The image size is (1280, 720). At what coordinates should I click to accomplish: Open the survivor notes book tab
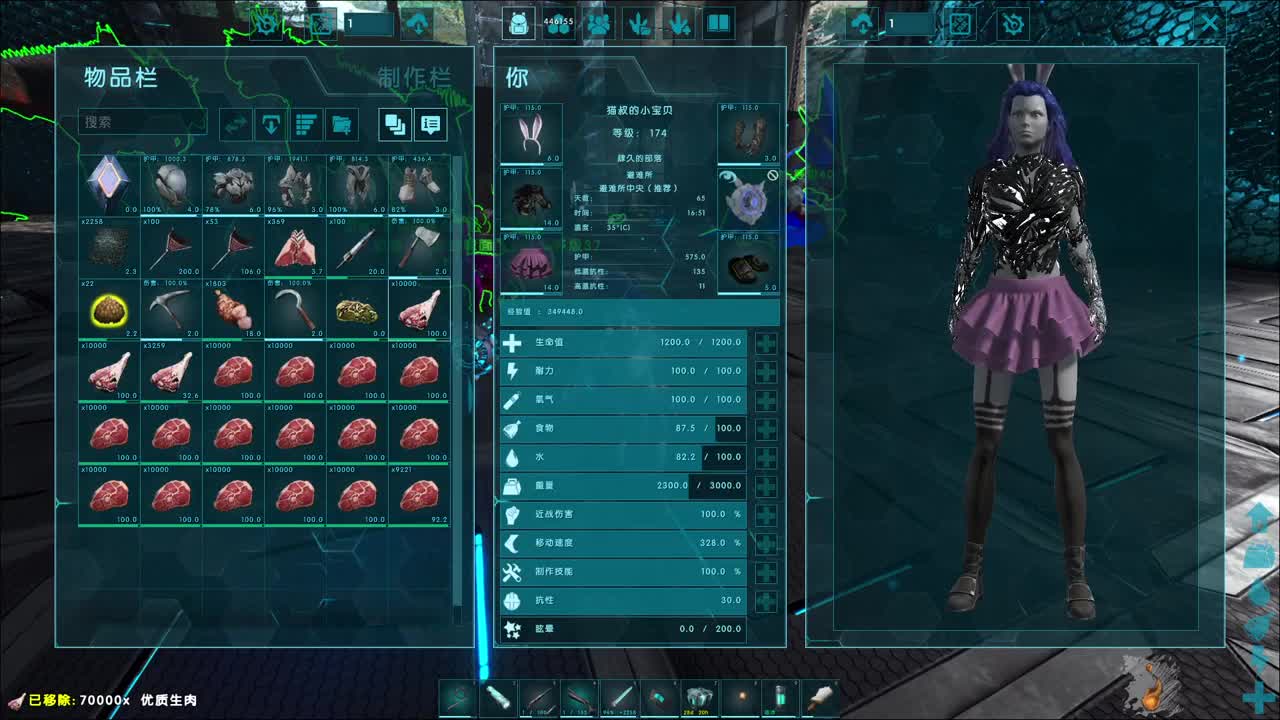(719, 24)
